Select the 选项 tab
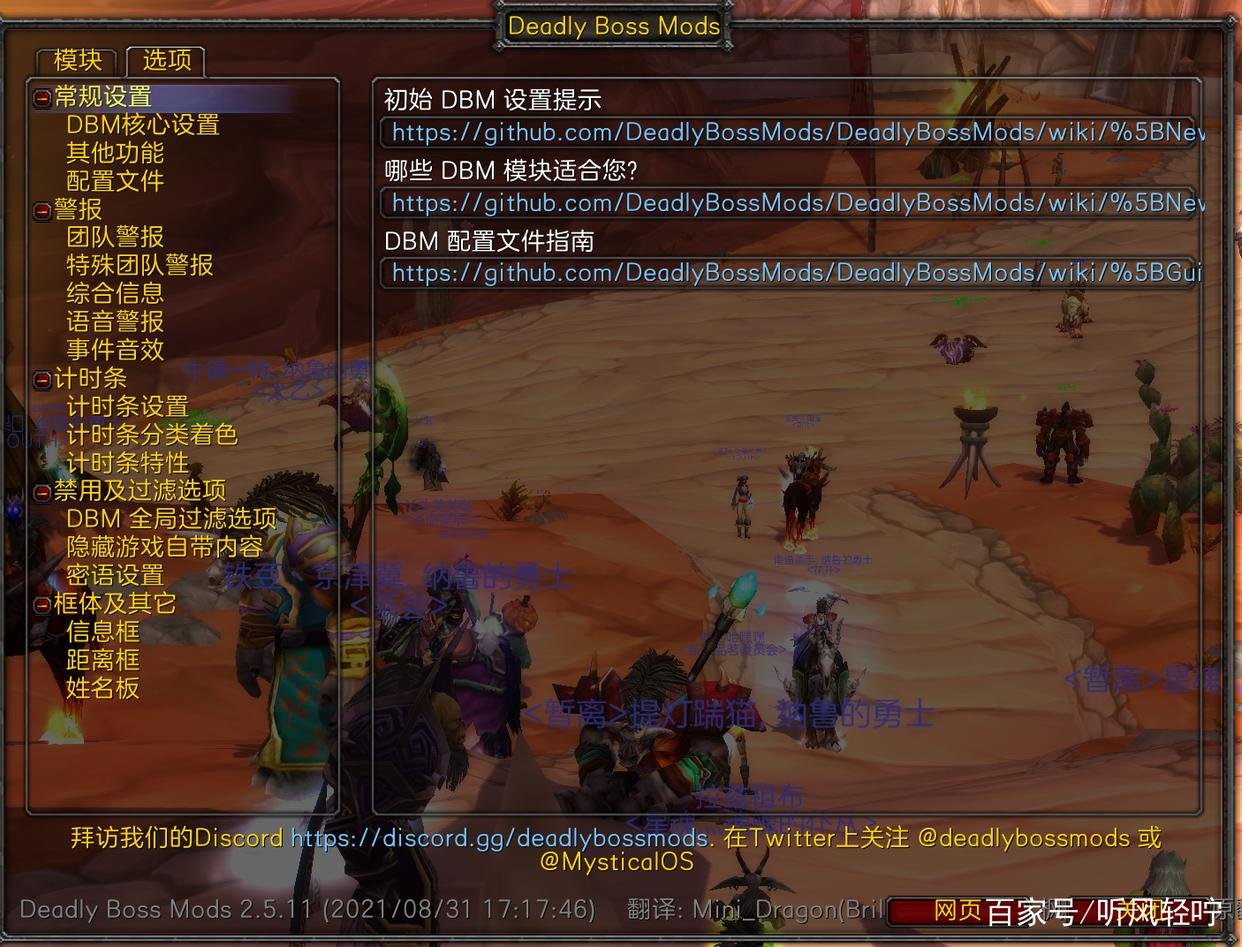The height and width of the screenshot is (947, 1242). [x=166, y=61]
